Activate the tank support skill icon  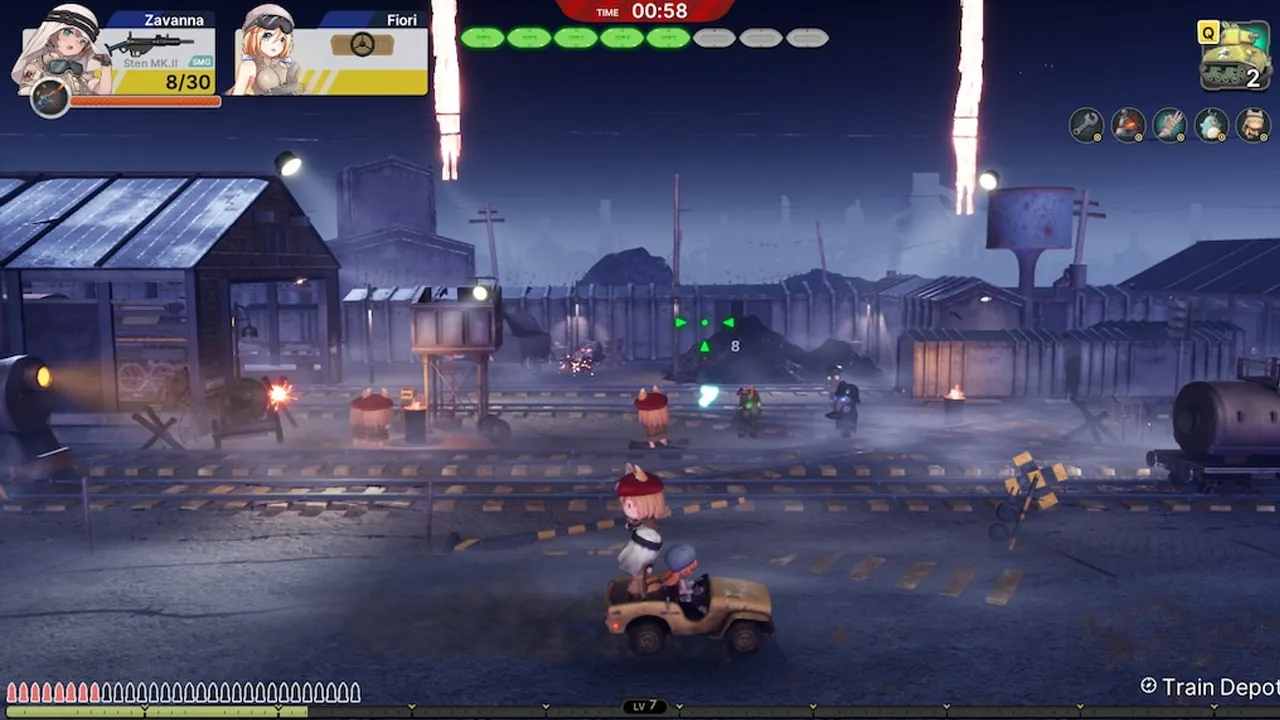coord(1235,58)
